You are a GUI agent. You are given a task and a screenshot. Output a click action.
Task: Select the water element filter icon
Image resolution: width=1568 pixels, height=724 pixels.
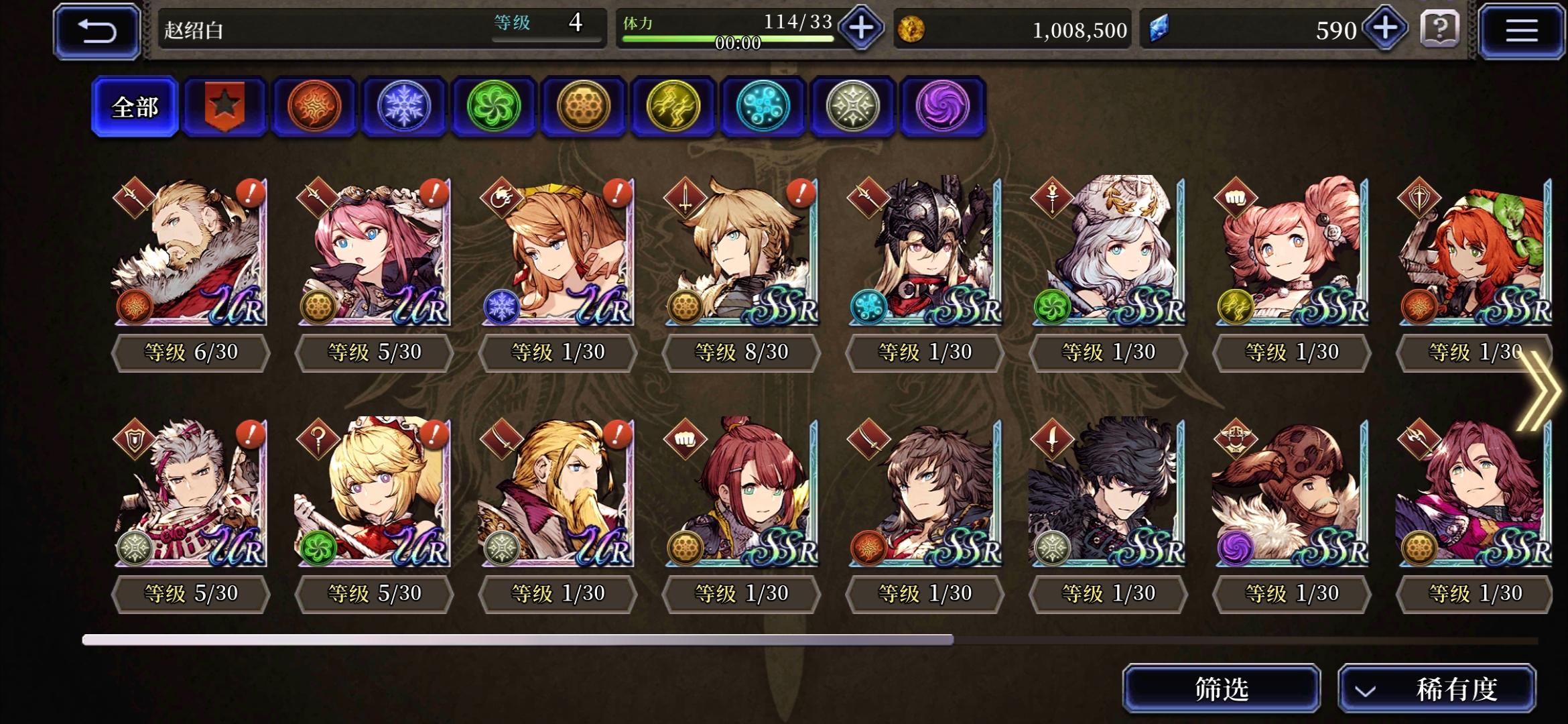763,107
